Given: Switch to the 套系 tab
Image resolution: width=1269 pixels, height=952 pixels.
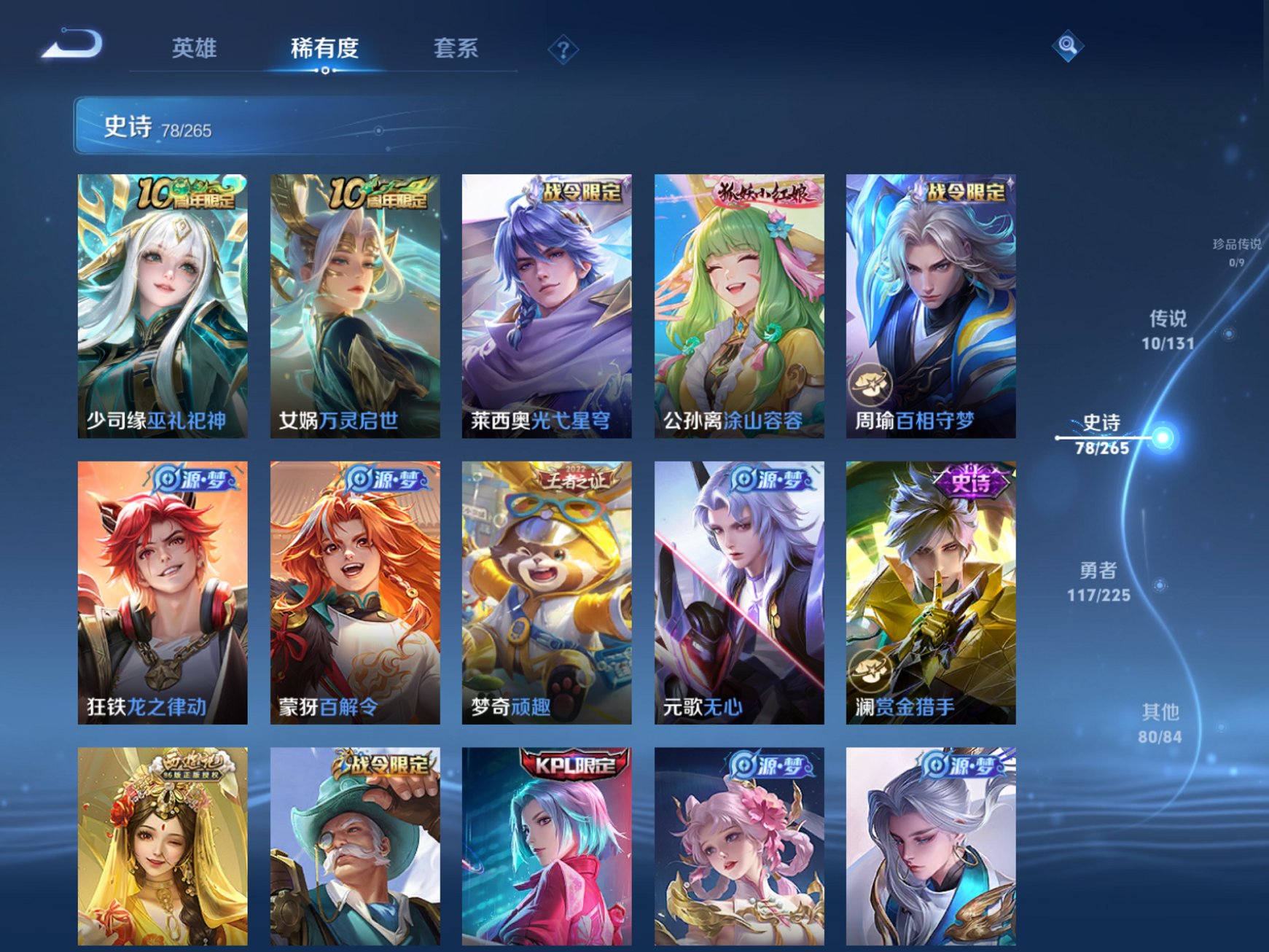Looking at the screenshot, I should (457, 47).
